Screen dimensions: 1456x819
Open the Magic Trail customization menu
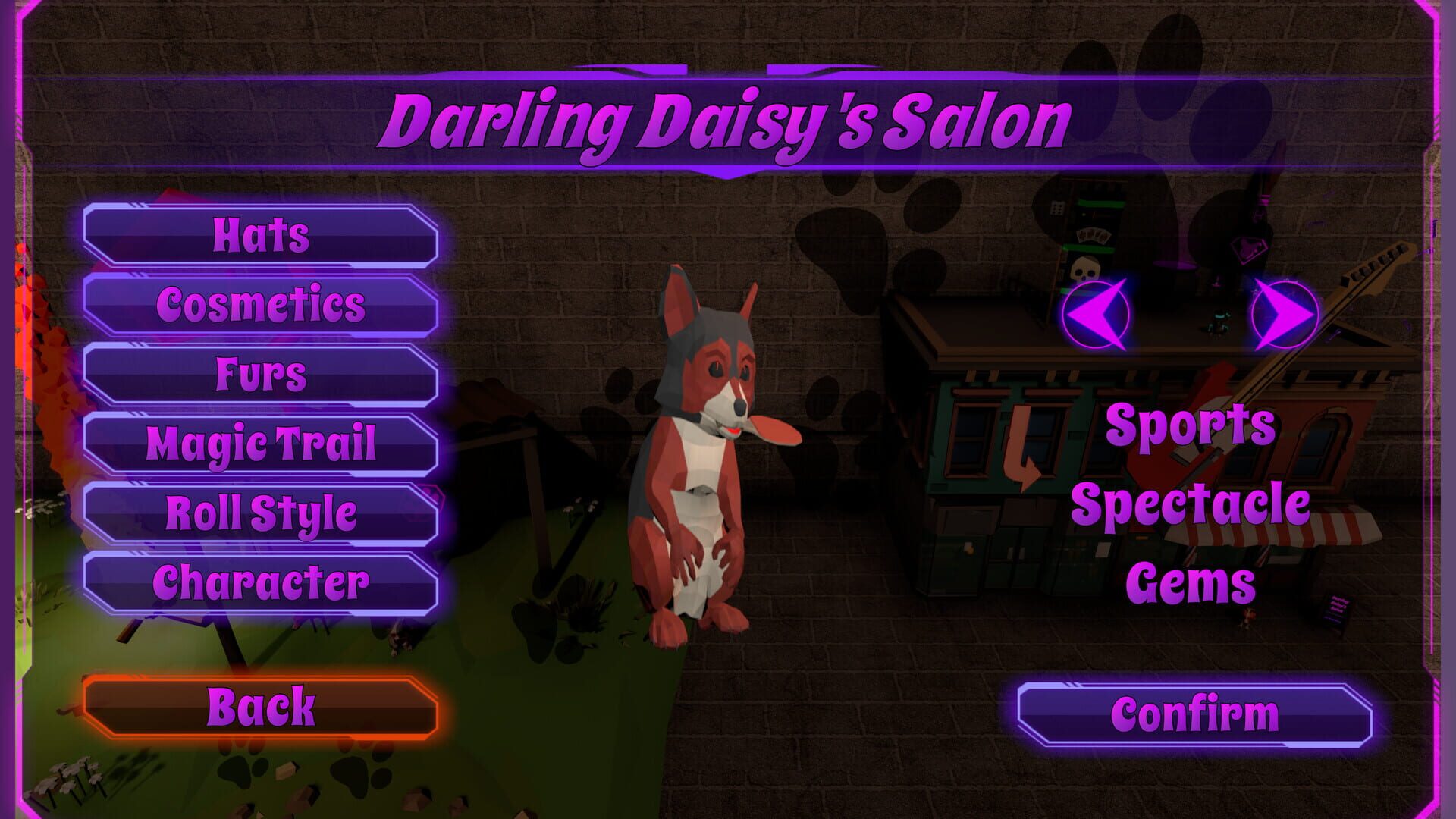(262, 442)
